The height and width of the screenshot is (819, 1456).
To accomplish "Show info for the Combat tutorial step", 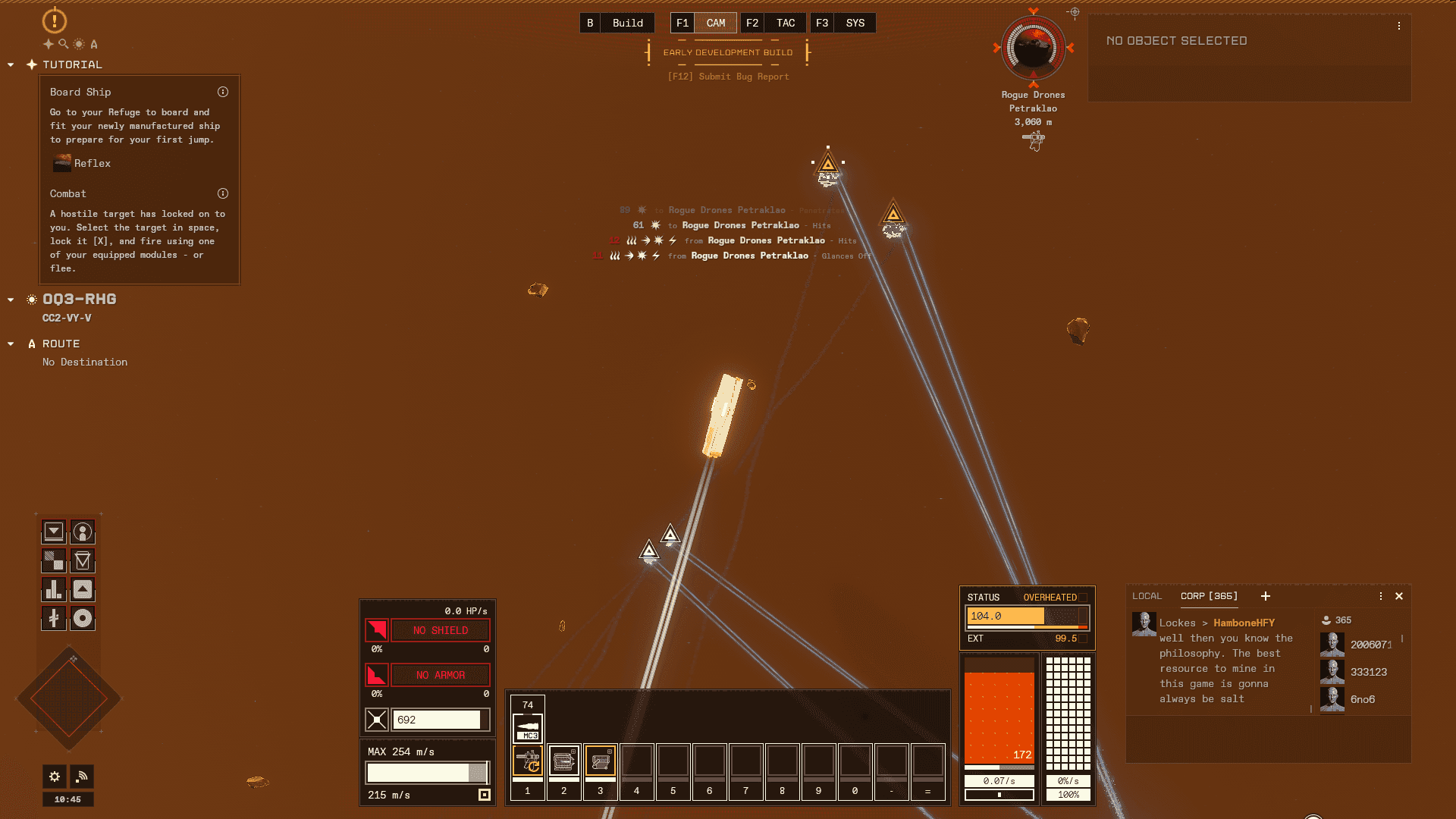I will [223, 193].
